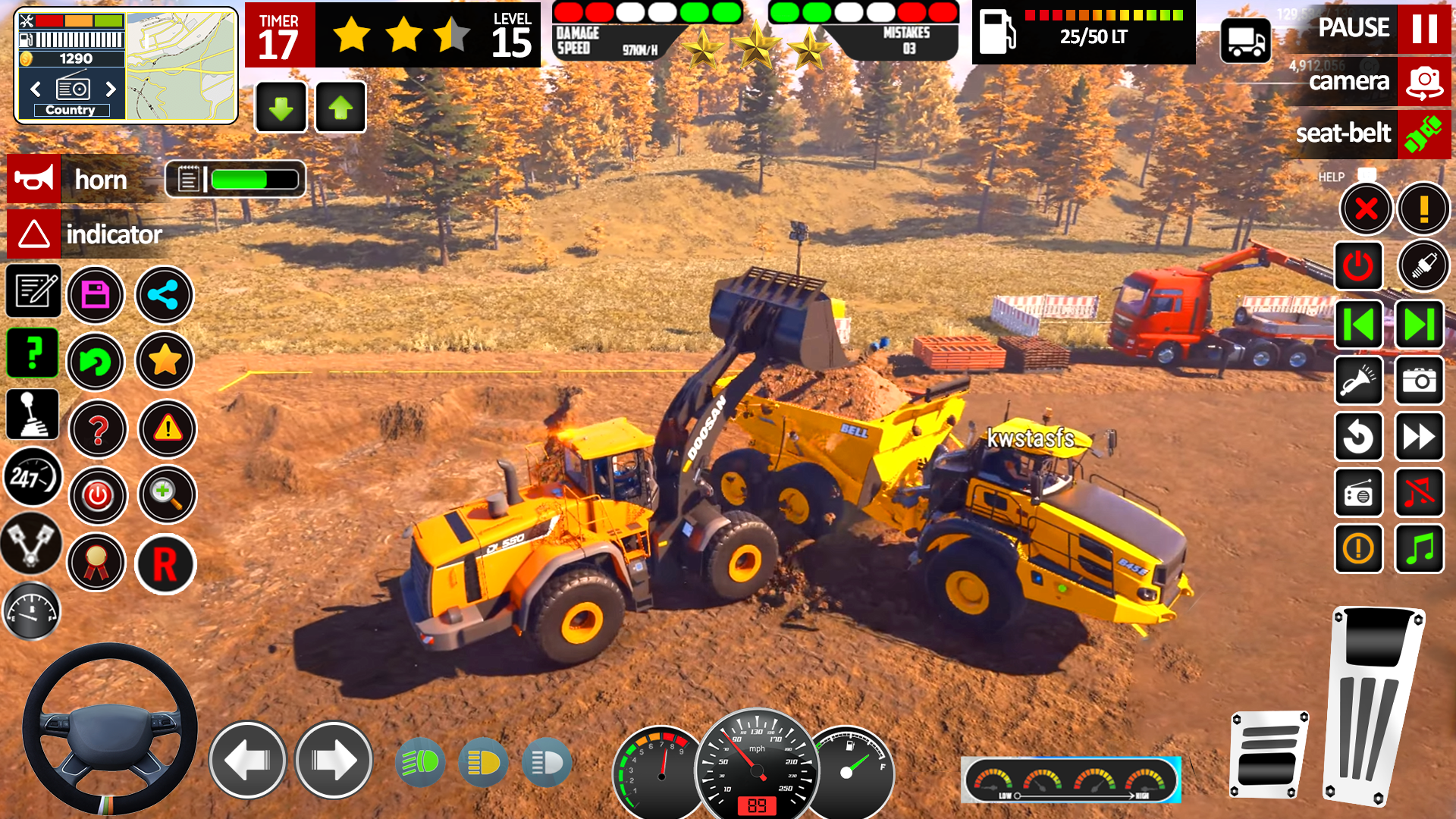Image resolution: width=1456 pixels, height=819 pixels.
Task: Mute music with the crossed-out note icon
Action: [x=1419, y=493]
